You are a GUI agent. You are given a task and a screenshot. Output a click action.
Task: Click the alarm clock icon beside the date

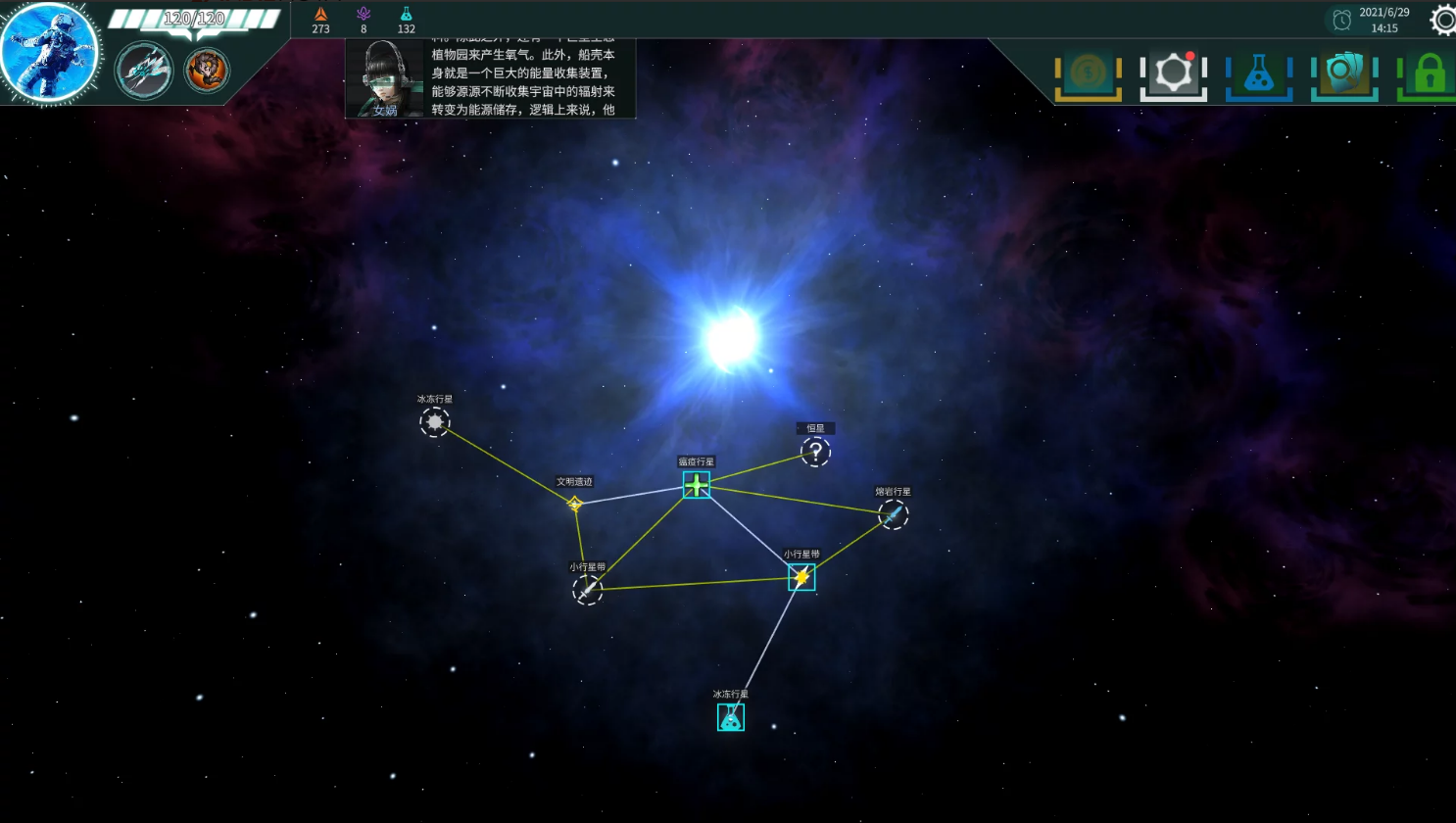1340,19
